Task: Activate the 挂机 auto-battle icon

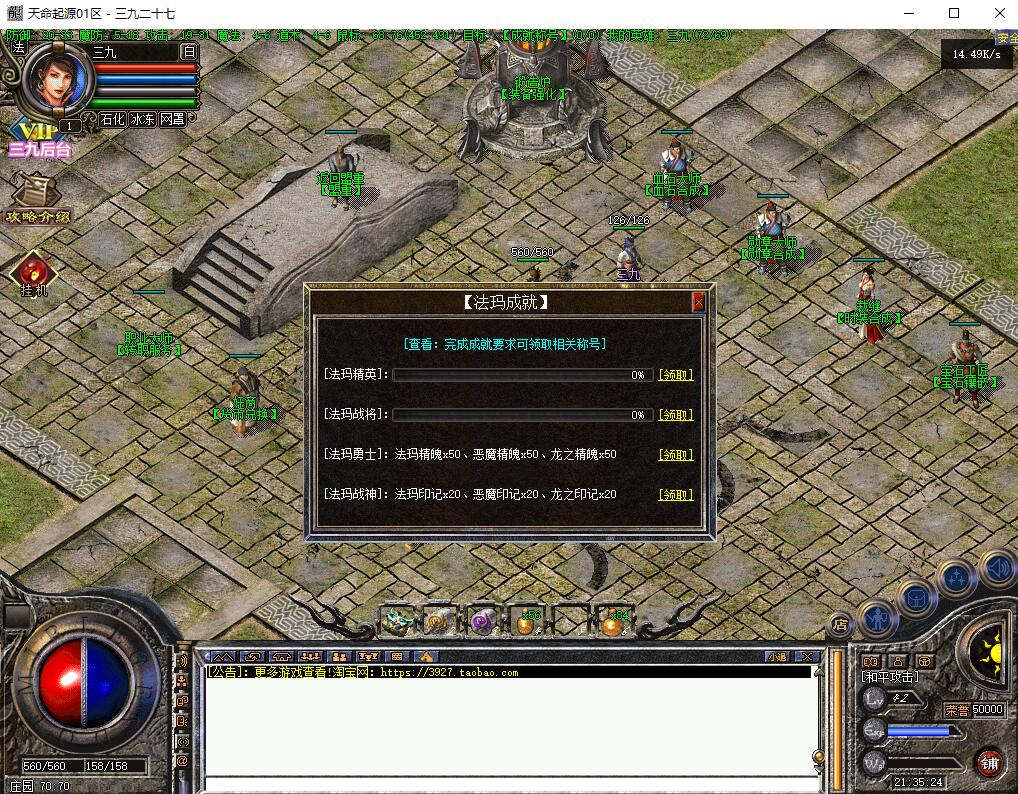Action: click(34, 274)
